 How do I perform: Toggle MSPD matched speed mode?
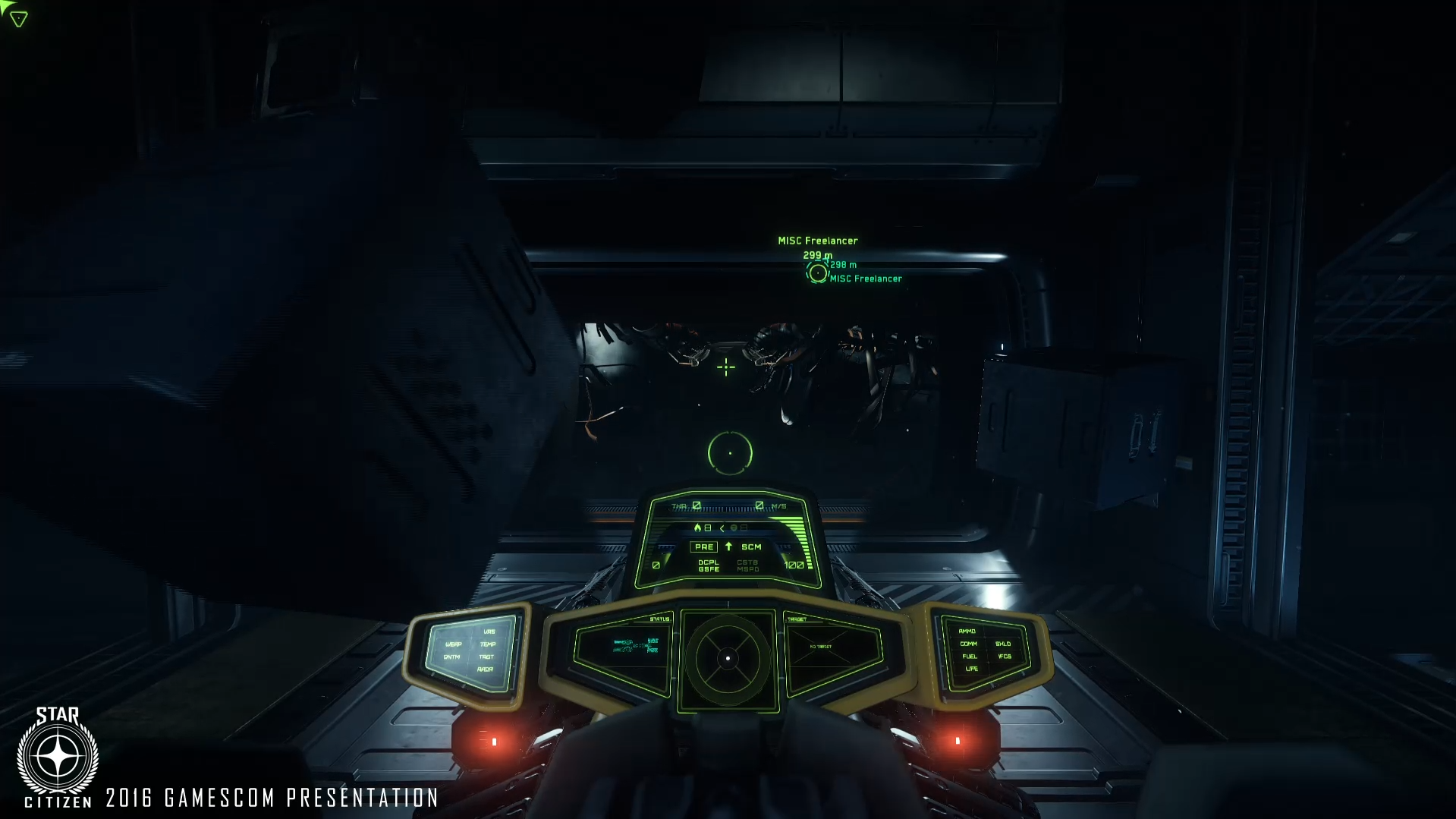pyautogui.click(x=748, y=569)
